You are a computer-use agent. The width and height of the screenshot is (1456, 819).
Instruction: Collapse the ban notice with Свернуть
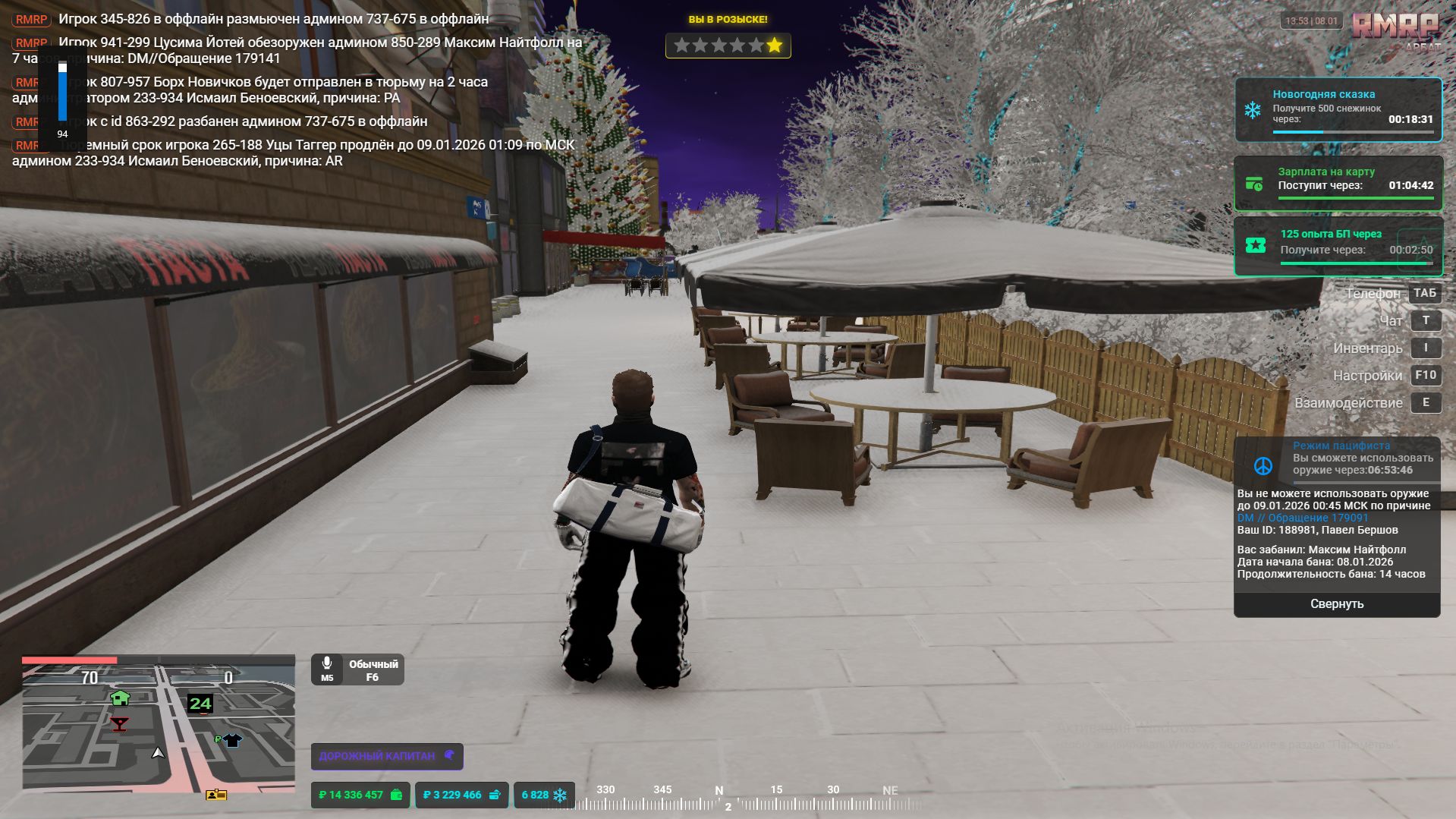(x=1336, y=604)
